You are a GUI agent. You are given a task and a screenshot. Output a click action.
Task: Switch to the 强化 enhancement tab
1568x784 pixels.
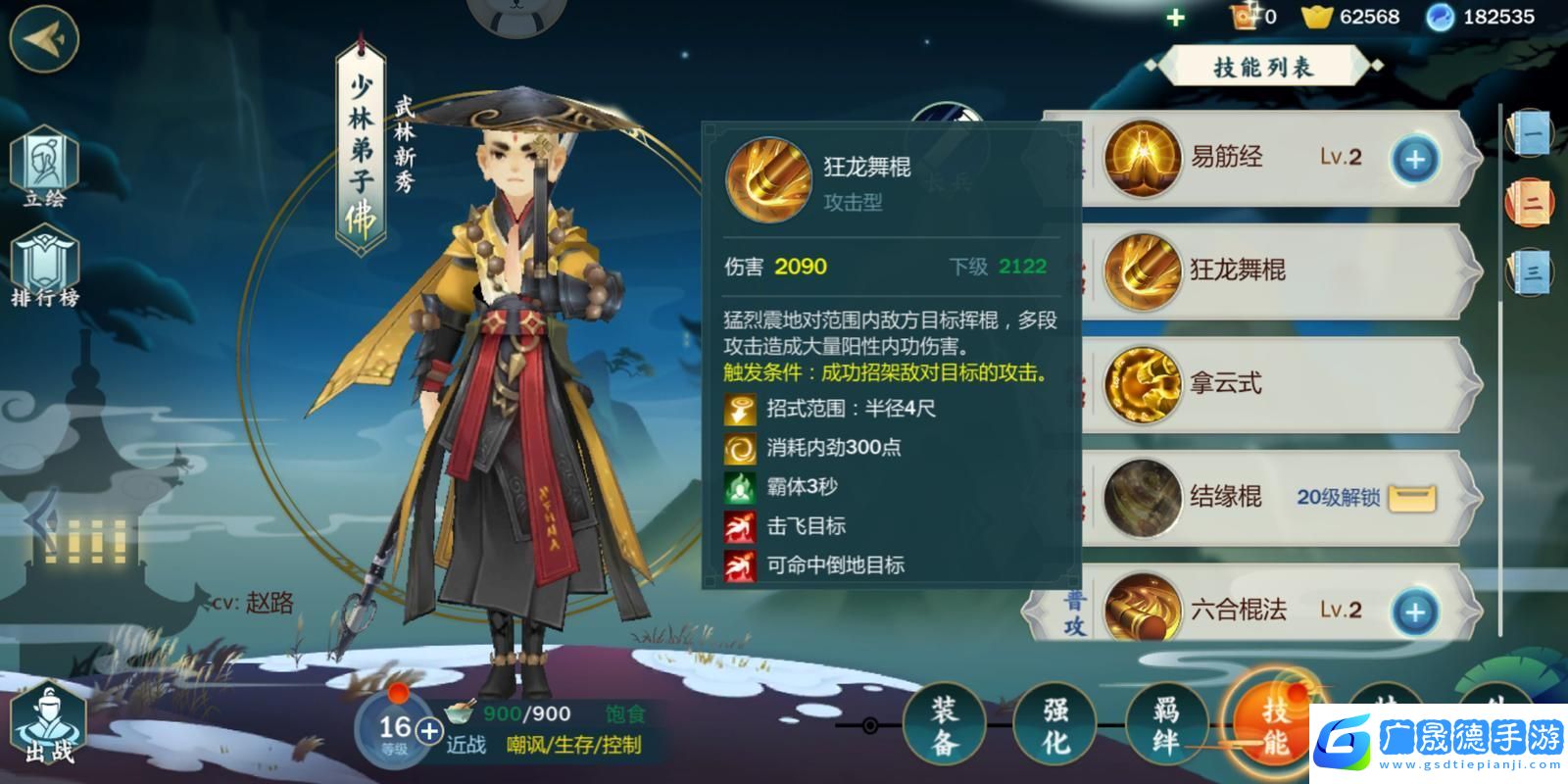tap(1054, 725)
